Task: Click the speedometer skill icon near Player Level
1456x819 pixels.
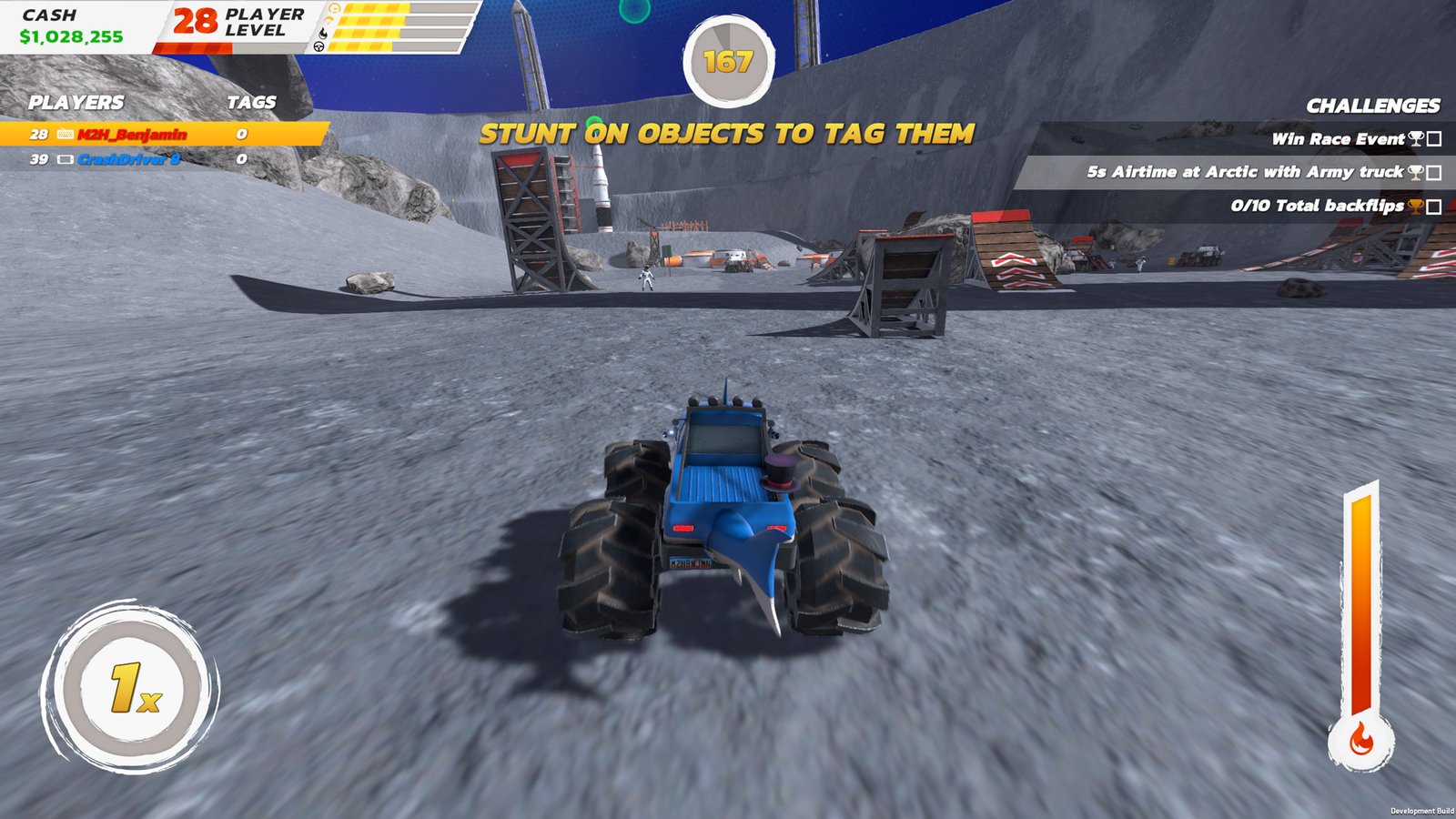Action: (x=334, y=8)
